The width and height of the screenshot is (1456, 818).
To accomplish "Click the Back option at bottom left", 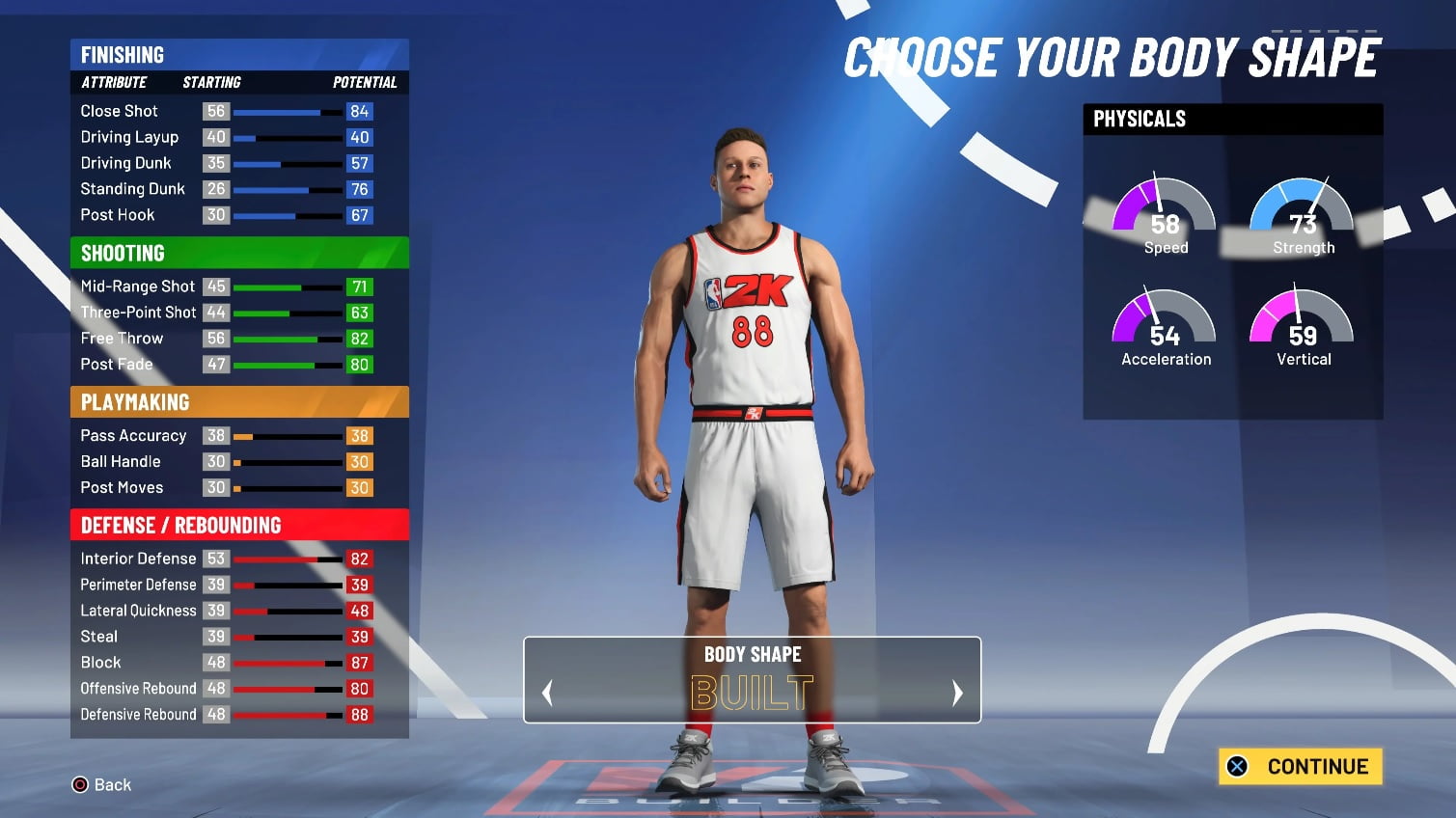I will [113, 784].
